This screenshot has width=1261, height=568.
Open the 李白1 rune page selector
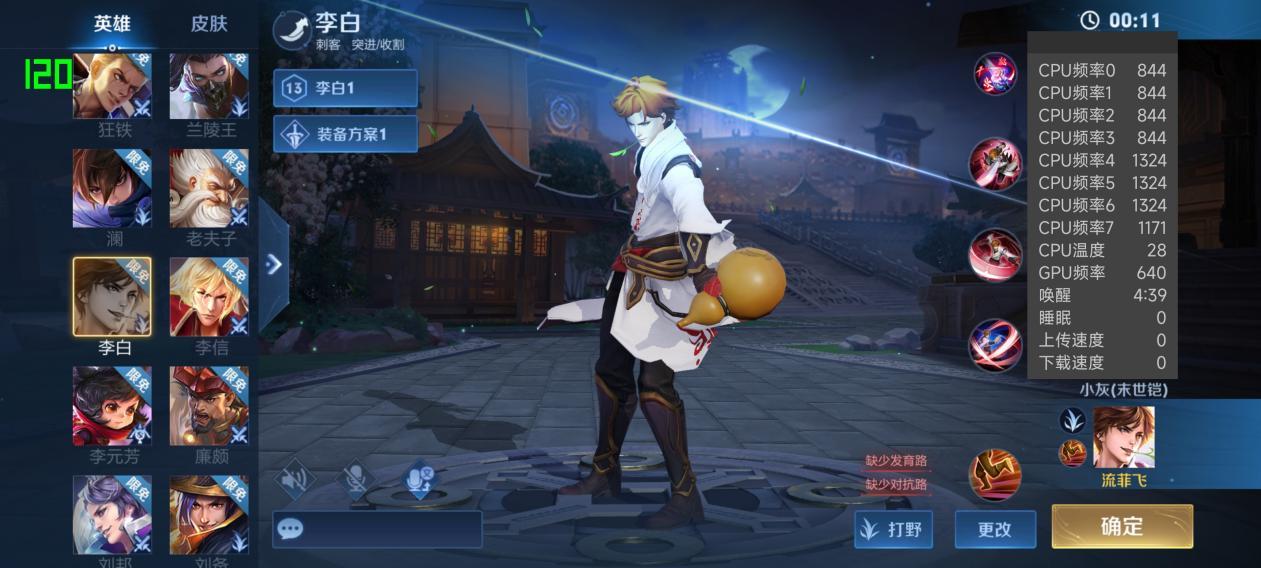(345, 88)
